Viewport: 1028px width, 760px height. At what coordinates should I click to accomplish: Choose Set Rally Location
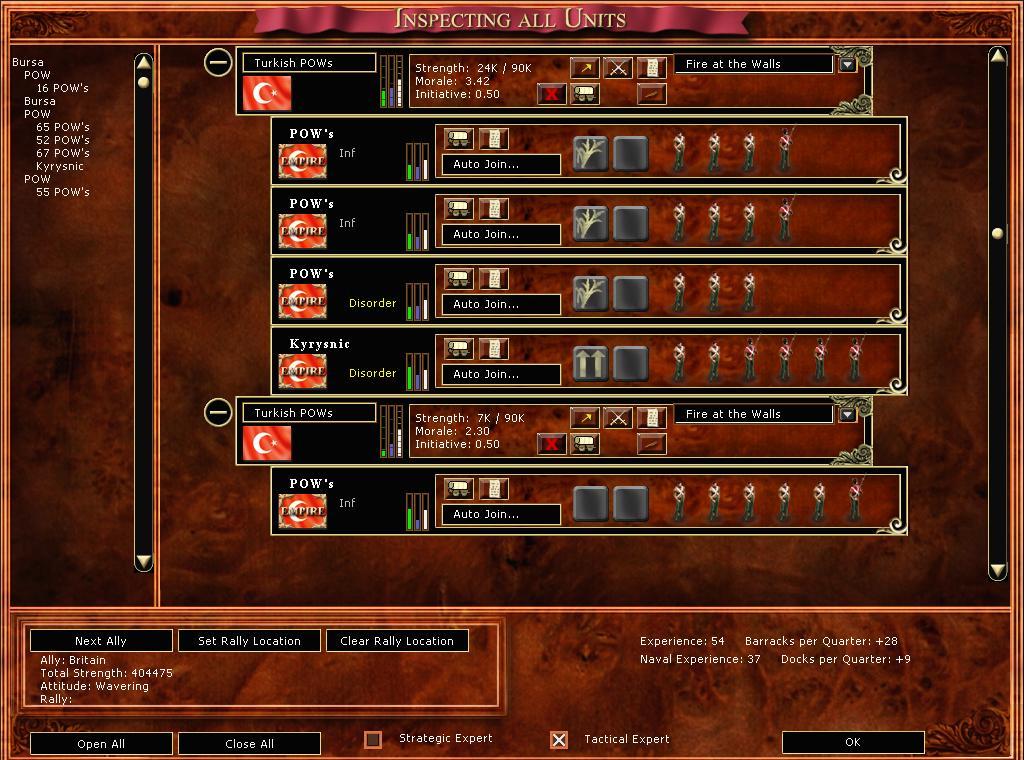click(249, 641)
